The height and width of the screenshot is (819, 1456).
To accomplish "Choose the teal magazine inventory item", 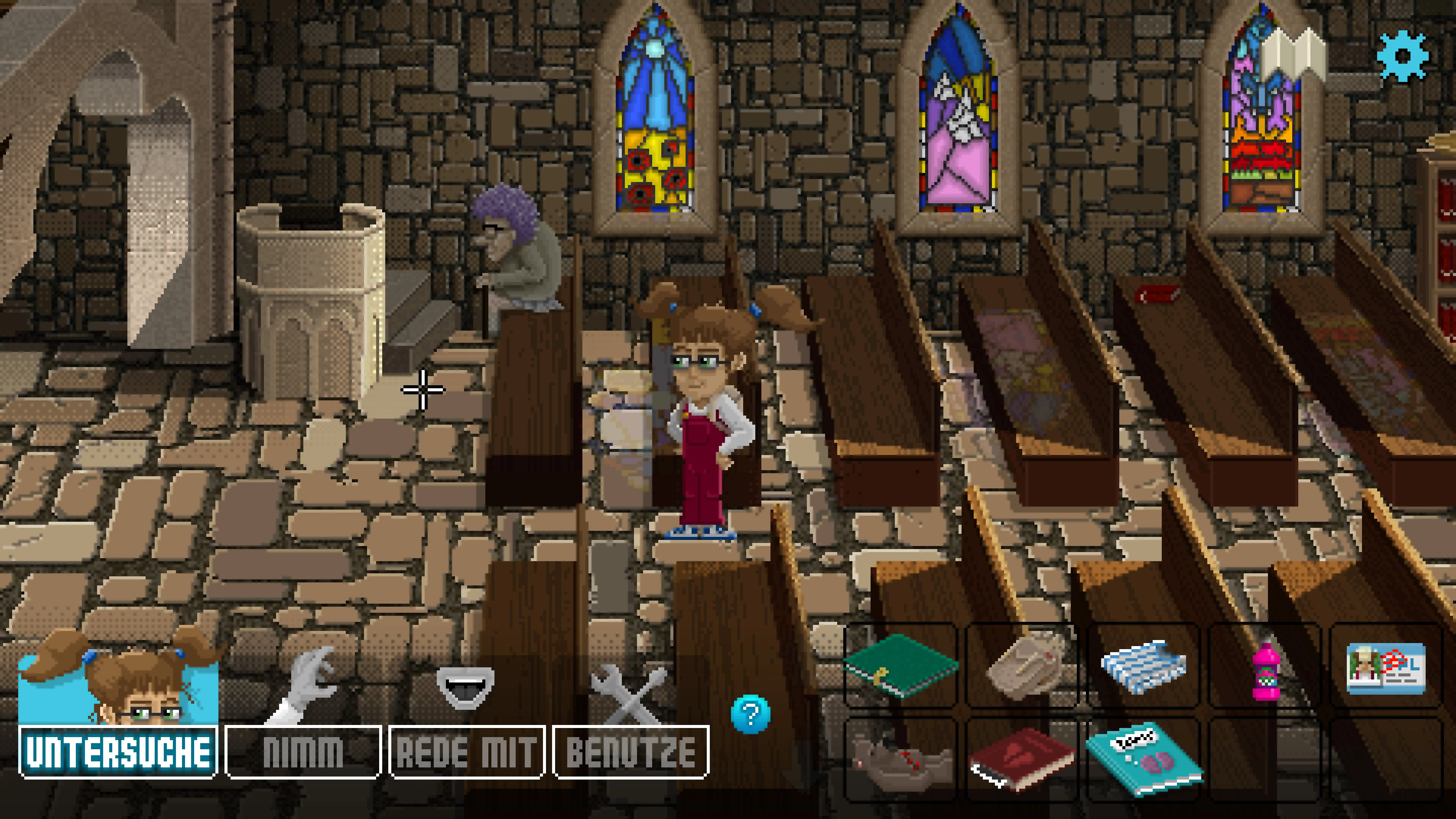I will coord(1145,758).
